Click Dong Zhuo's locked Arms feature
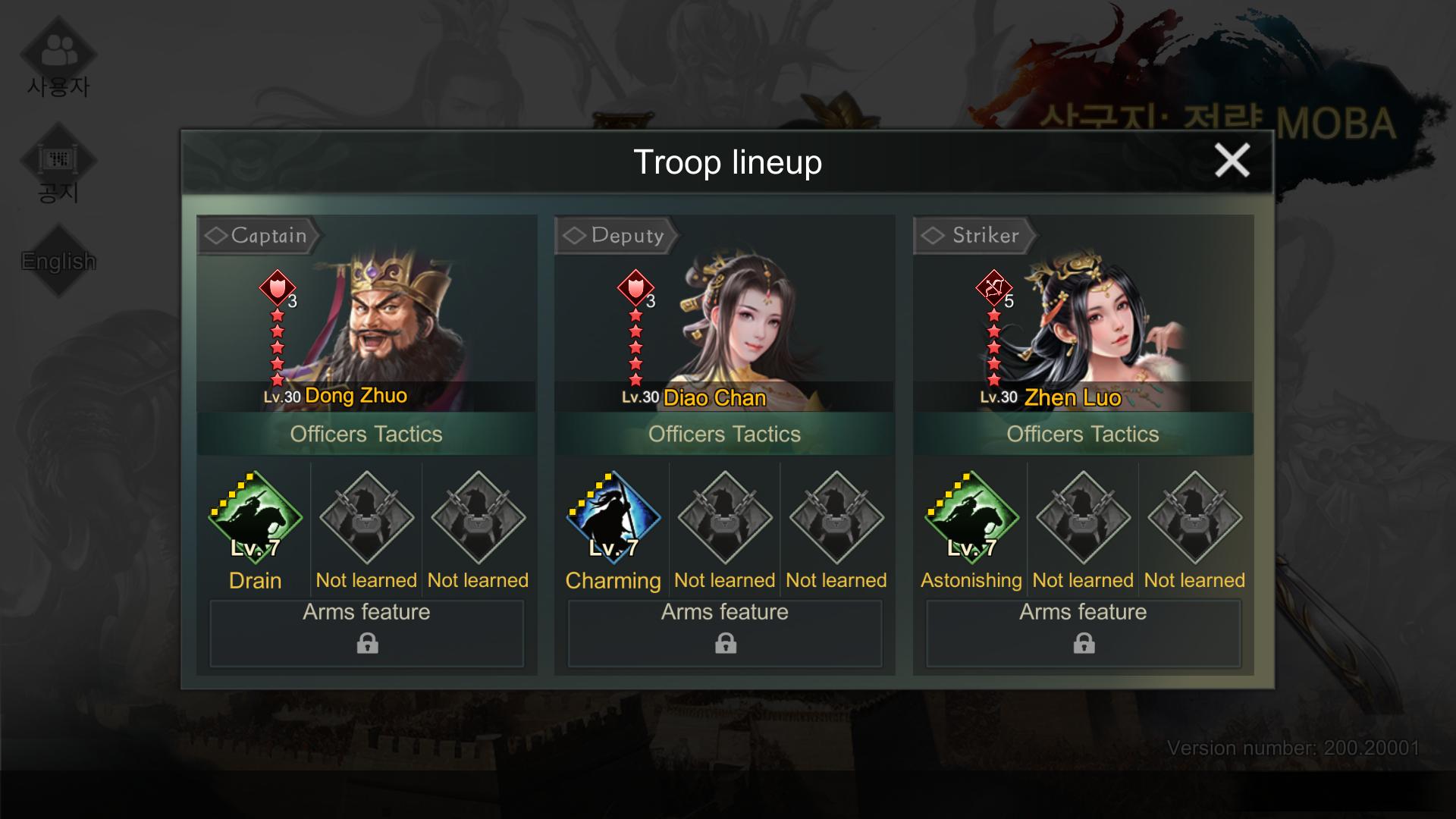The image size is (1456, 819). (367, 633)
